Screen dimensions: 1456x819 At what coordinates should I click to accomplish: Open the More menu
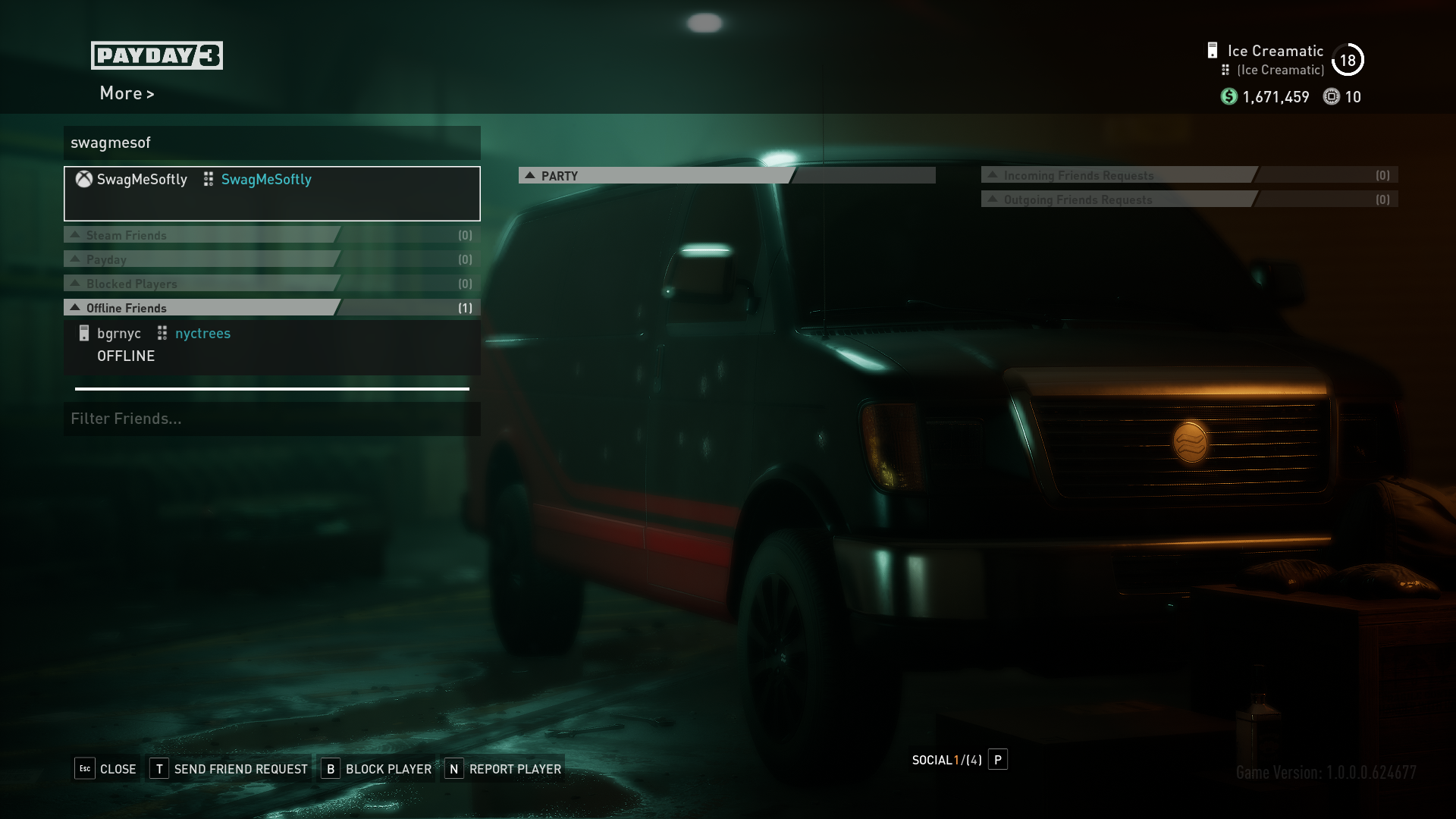pos(126,93)
